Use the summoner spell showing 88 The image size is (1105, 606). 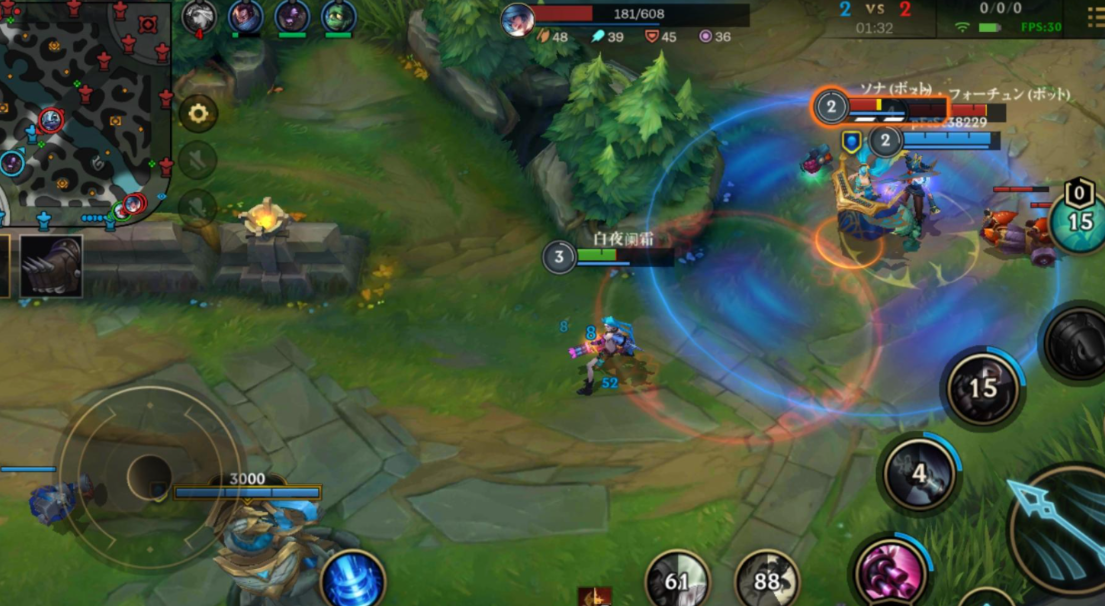click(767, 580)
